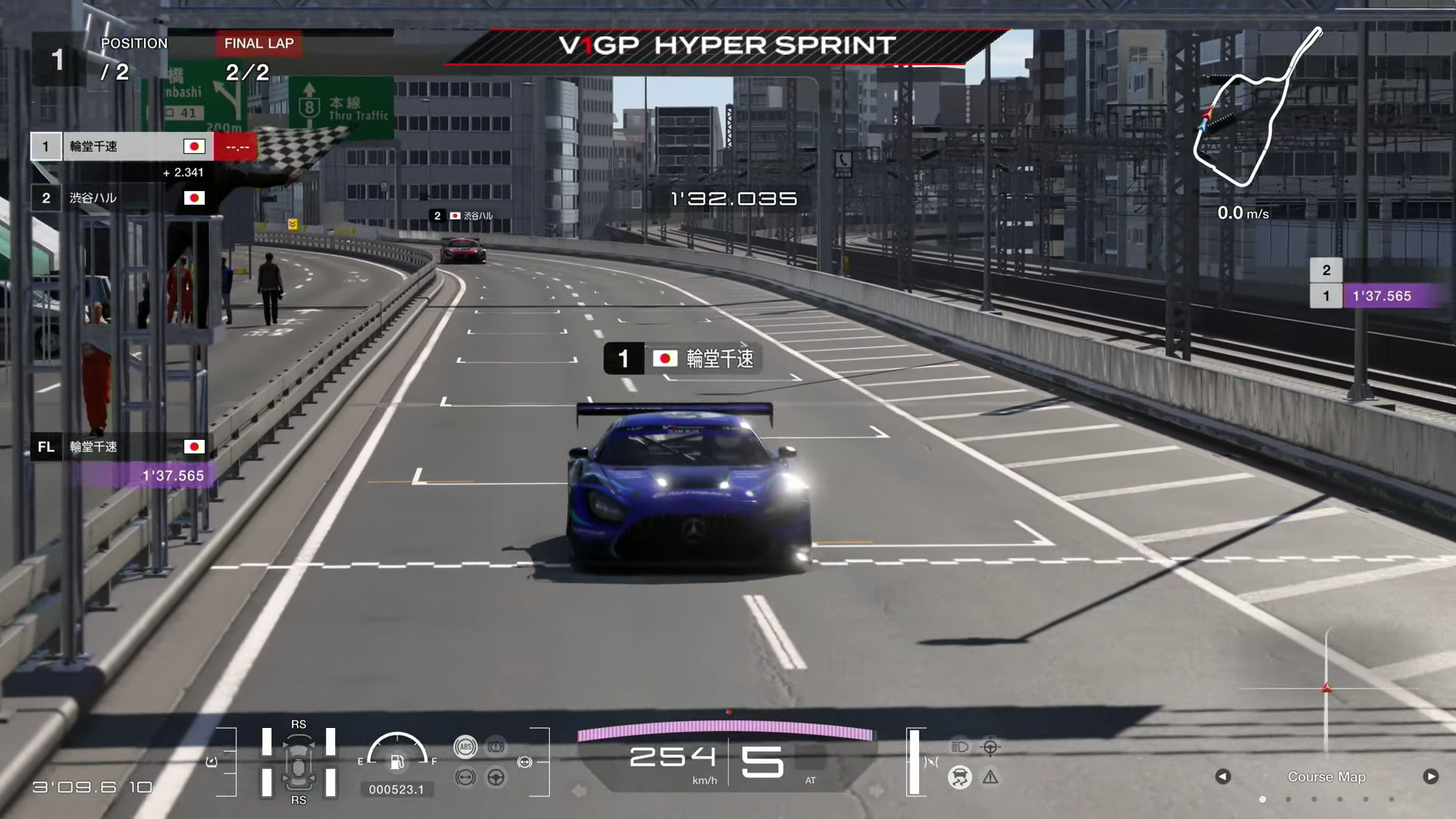Click the hazard warning triangle icon
Viewport: 1456px width, 819px height.
click(x=990, y=777)
